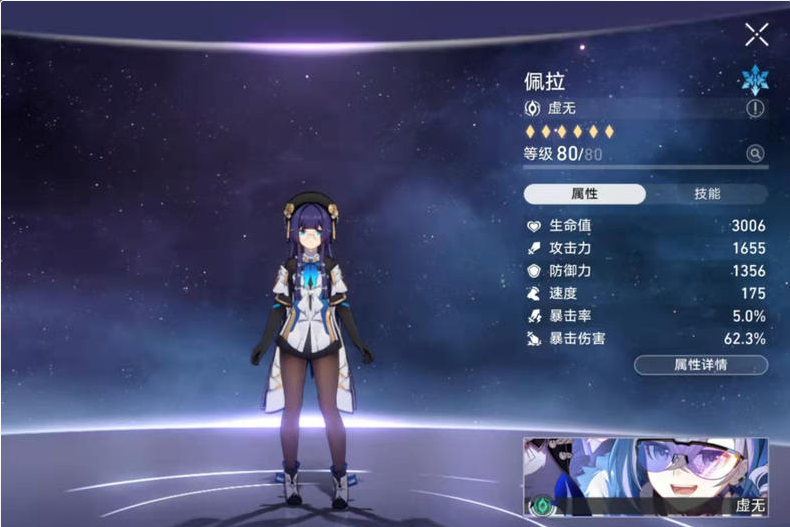The width and height of the screenshot is (790, 527).
Task: Switch to the 技能 tab
Action: 707,194
